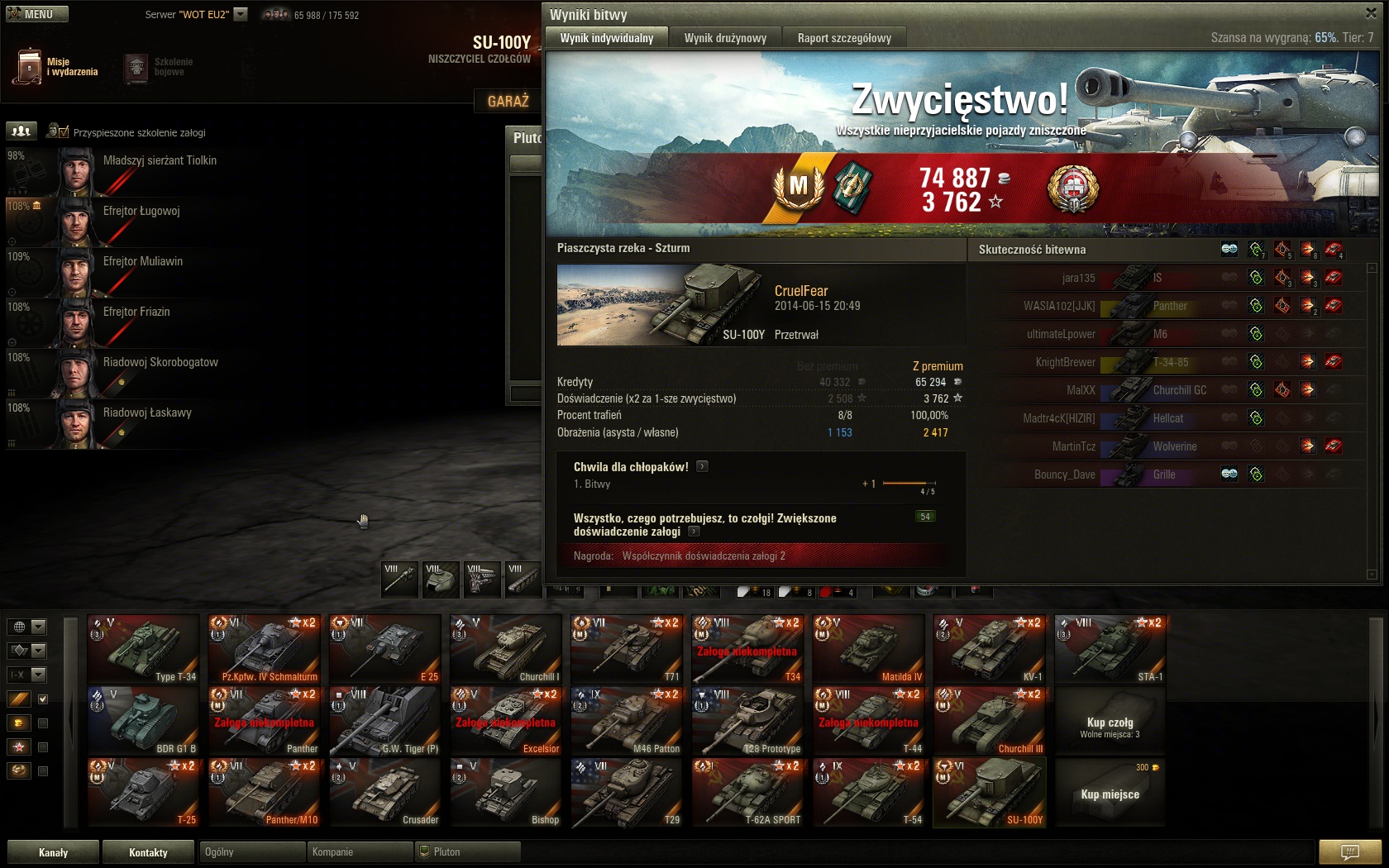The height and width of the screenshot is (868, 1389).
Task: Open the server selection dropdown
Action: coord(241,14)
